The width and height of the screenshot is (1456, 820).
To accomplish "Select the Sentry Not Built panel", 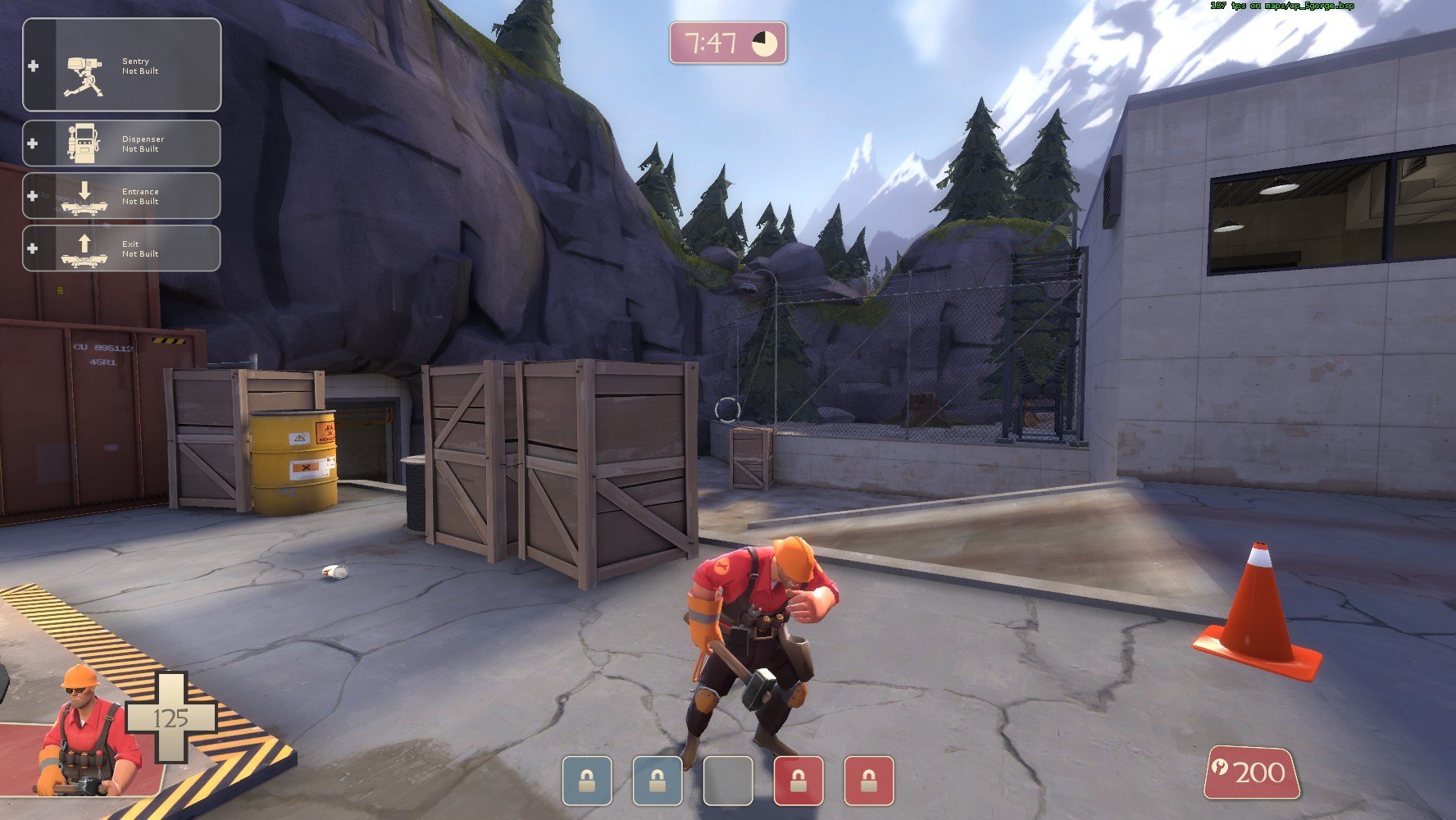I will (x=121, y=66).
